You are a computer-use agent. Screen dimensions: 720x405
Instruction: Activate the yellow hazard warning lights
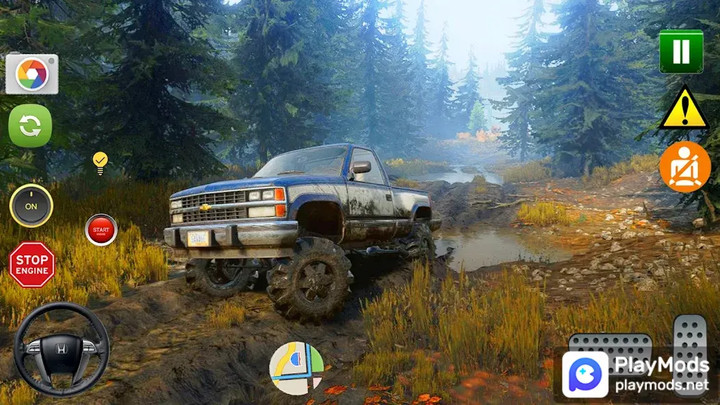coord(684,109)
